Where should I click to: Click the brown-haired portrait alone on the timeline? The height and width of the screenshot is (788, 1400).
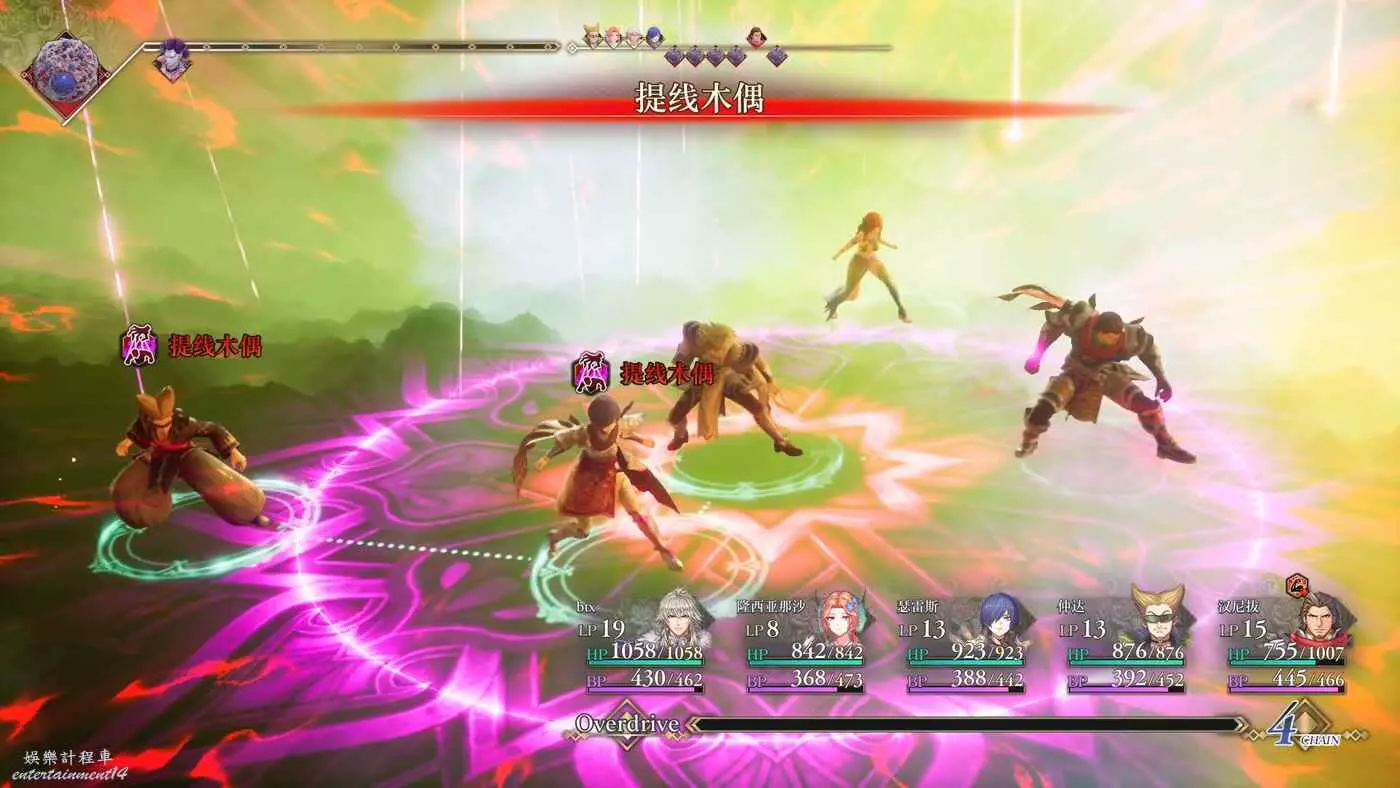[756, 37]
